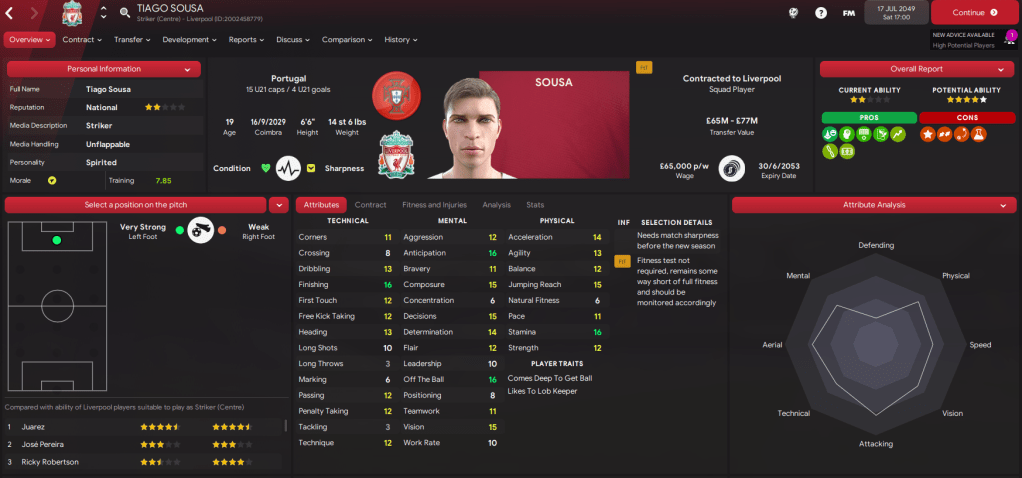
Task: Open the Comparison menu
Action: coord(347,40)
